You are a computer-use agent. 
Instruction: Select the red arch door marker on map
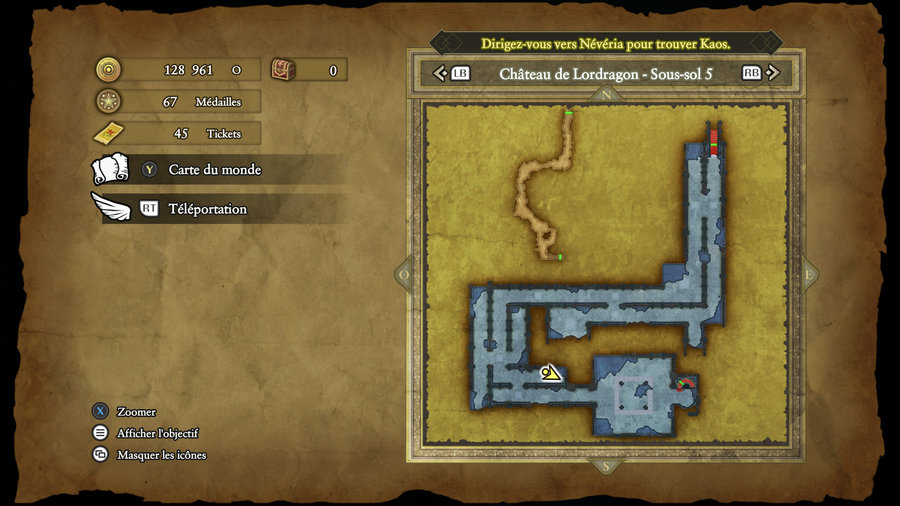coord(685,383)
